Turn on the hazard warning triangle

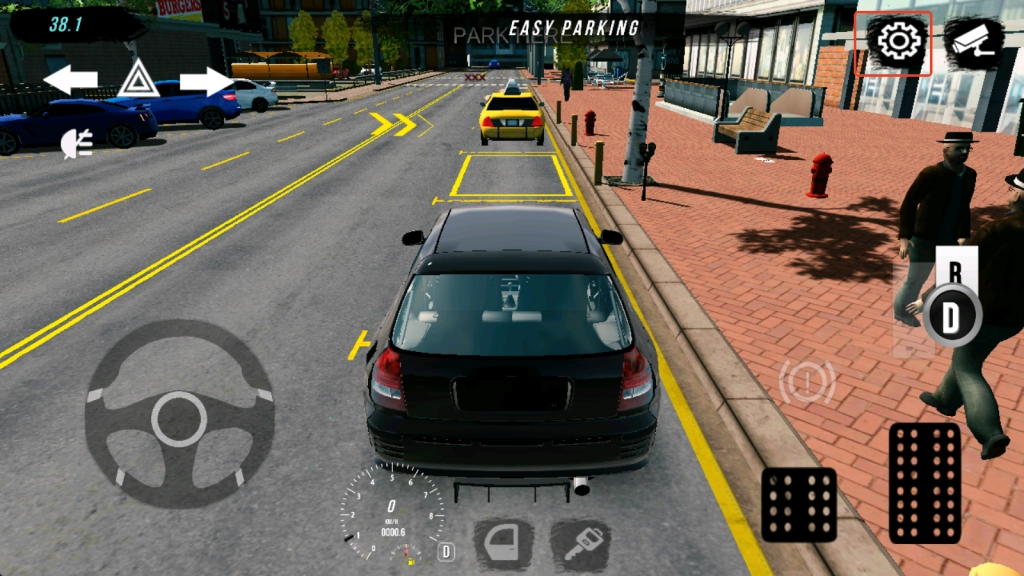(138, 79)
